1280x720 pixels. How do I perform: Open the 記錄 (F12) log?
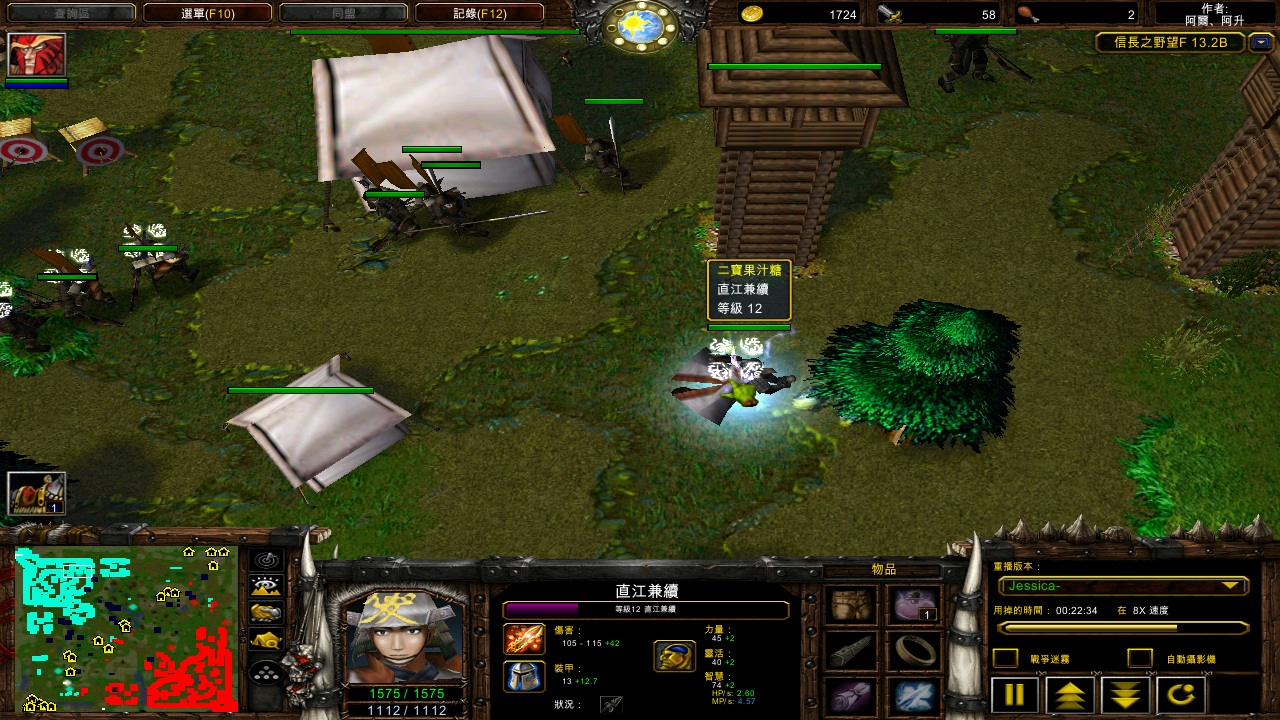point(479,13)
